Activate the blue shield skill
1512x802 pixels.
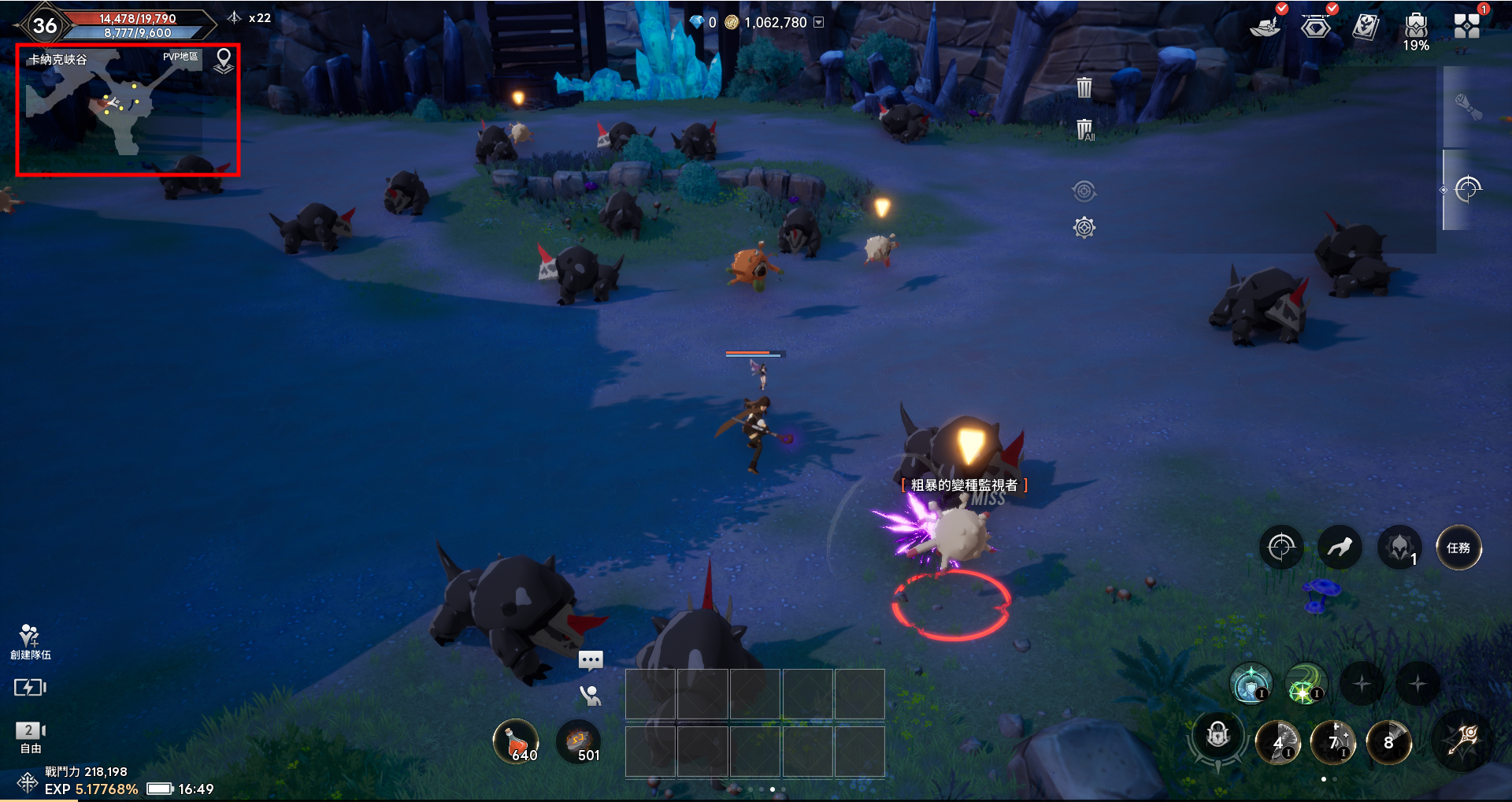tap(1251, 683)
